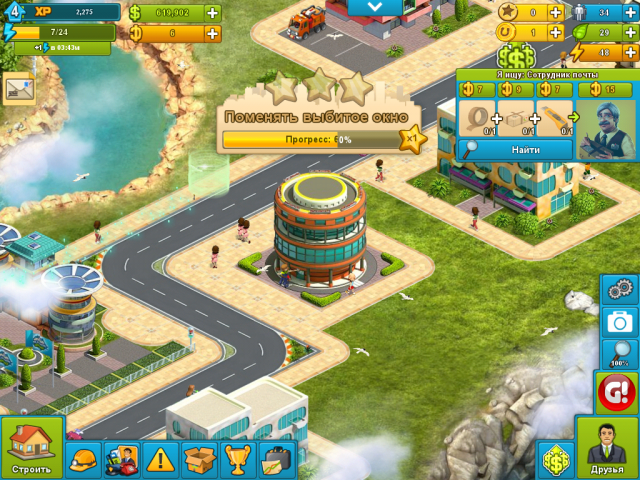
Task: Open the warning triangle alerts icon
Action: [x=160, y=460]
